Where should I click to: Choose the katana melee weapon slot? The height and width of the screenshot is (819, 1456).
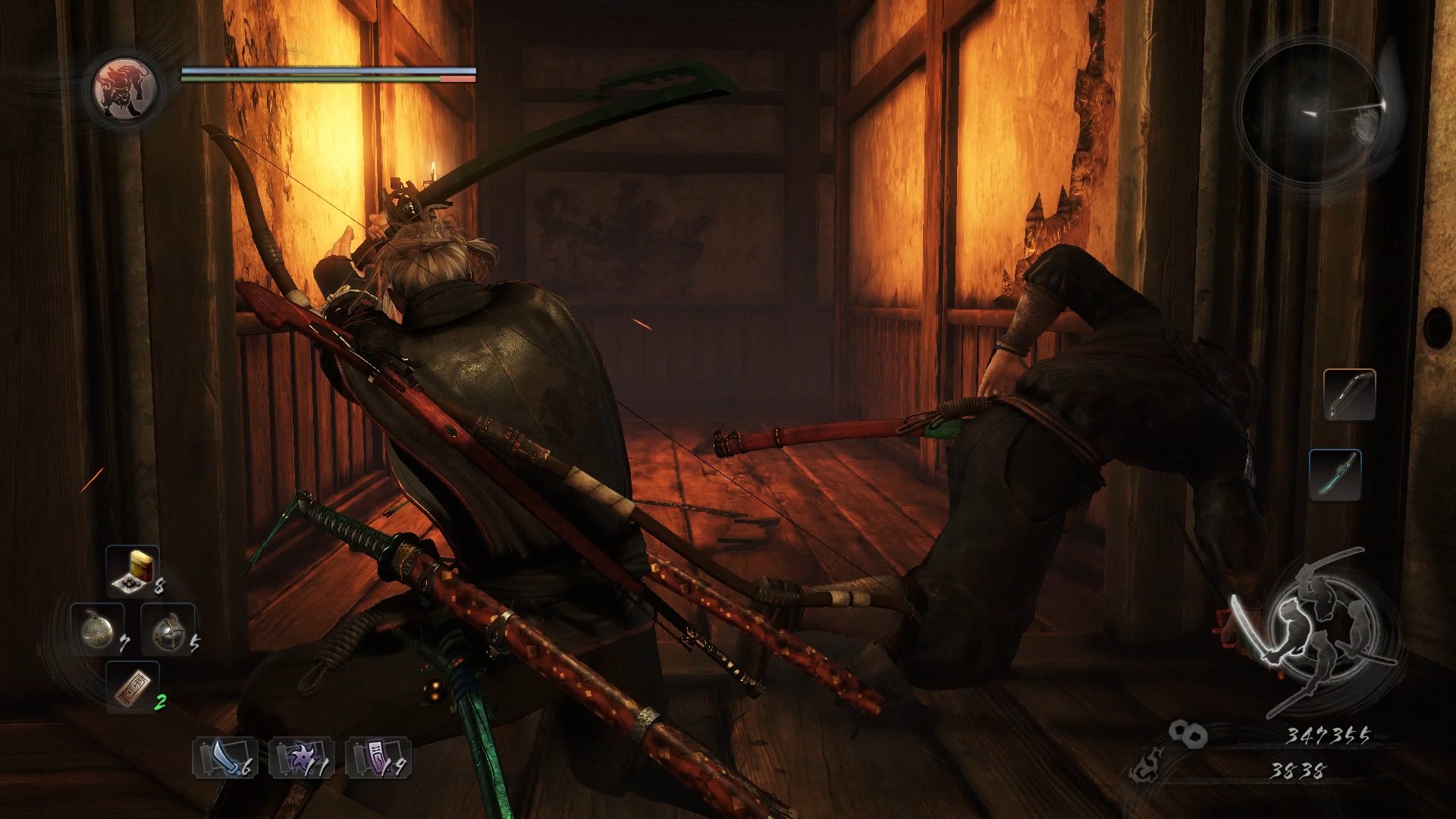click(1335, 475)
